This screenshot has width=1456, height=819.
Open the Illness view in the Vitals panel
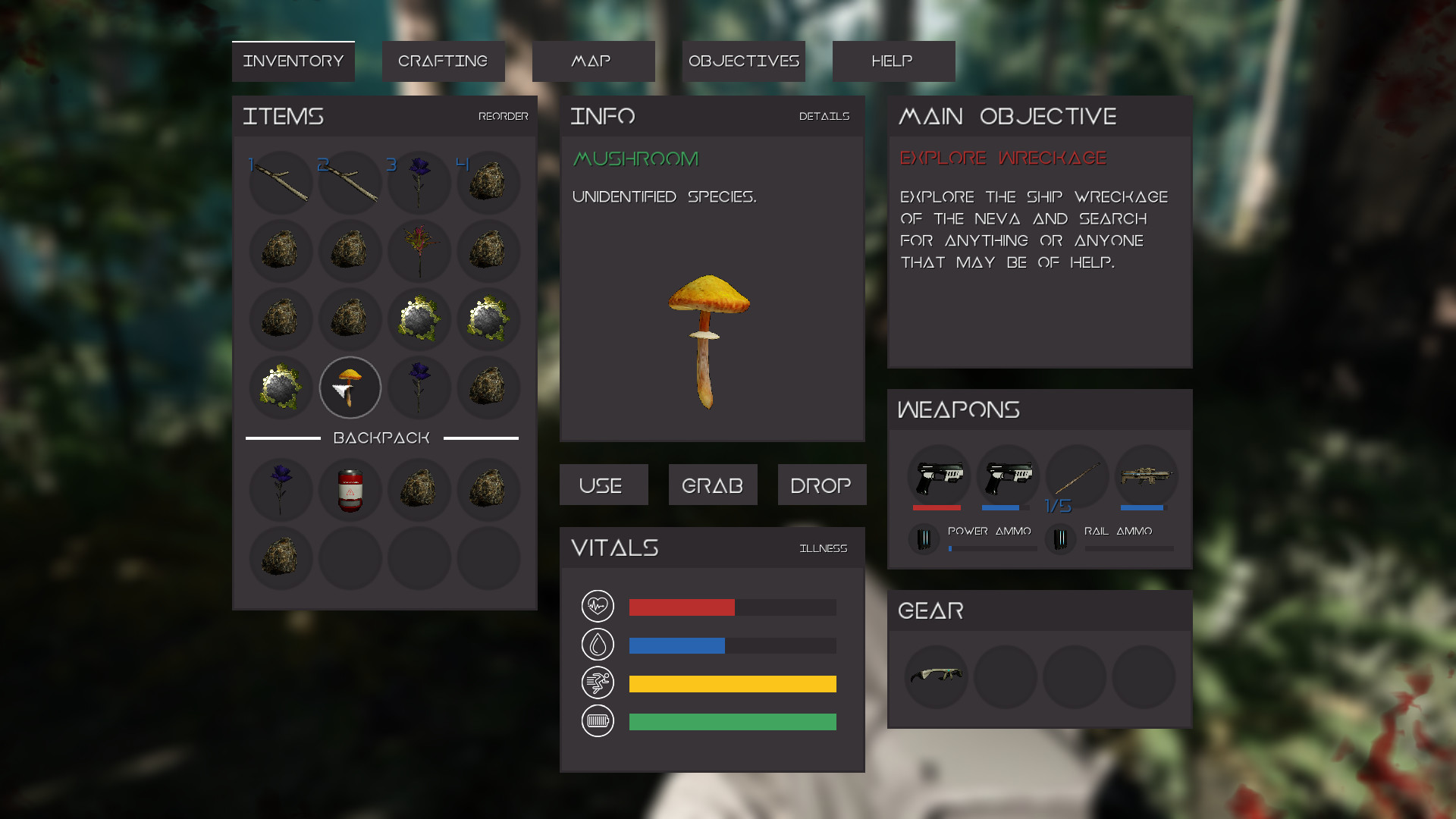pyautogui.click(x=823, y=548)
